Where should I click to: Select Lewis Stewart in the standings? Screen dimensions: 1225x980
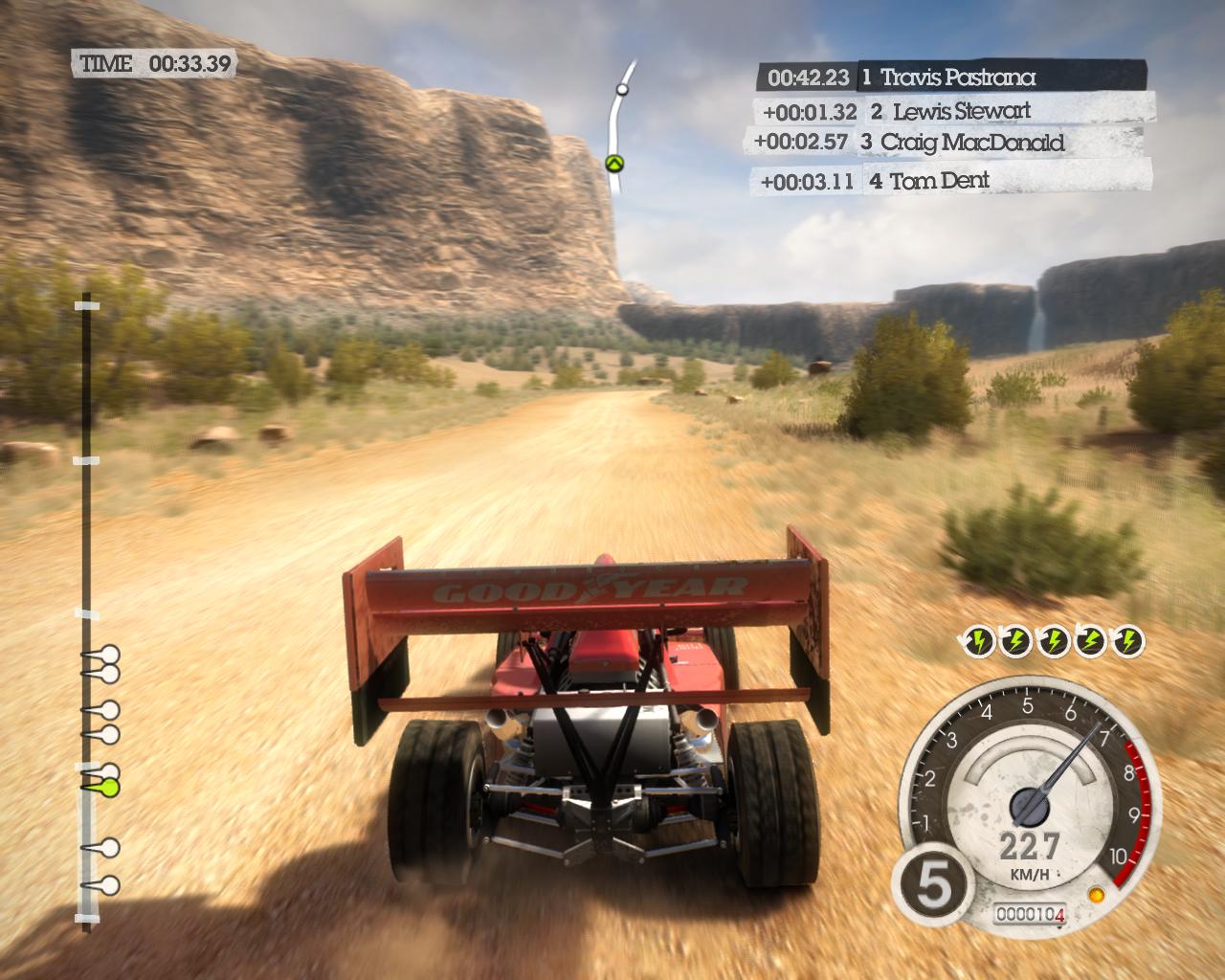point(952,111)
